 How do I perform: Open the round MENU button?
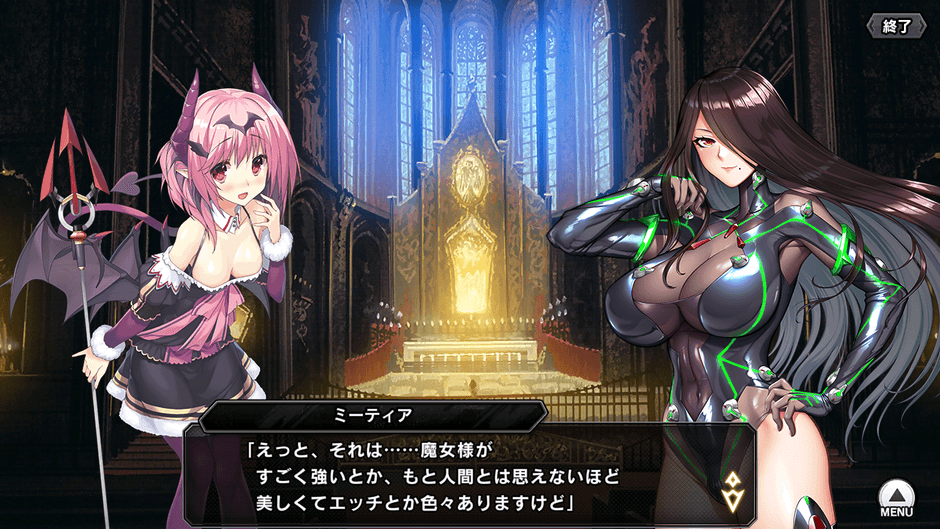896,495
